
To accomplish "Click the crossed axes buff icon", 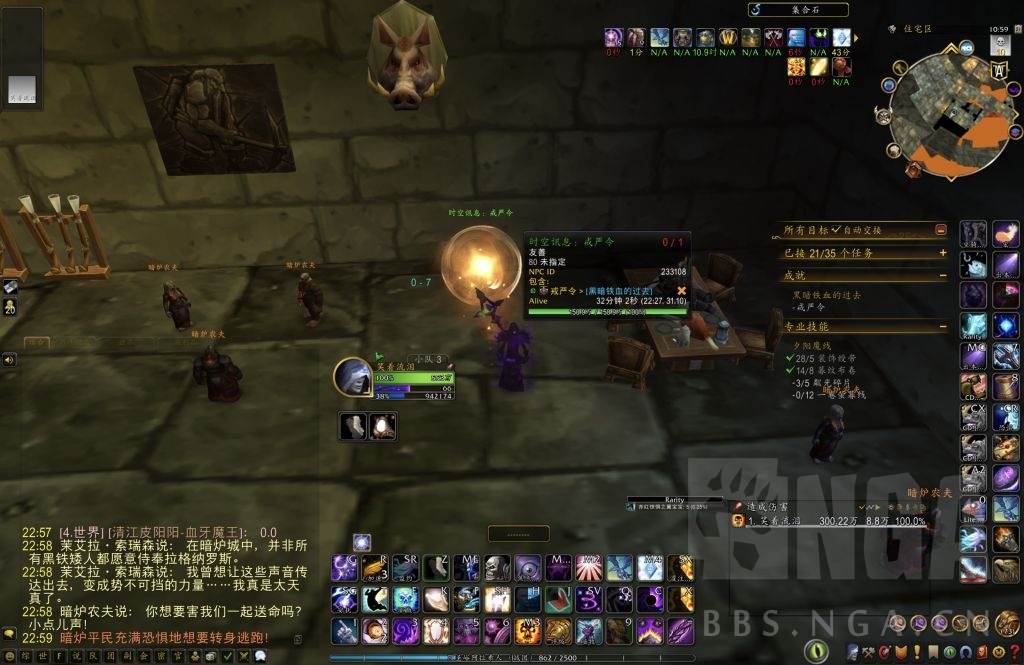I will (x=773, y=37).
